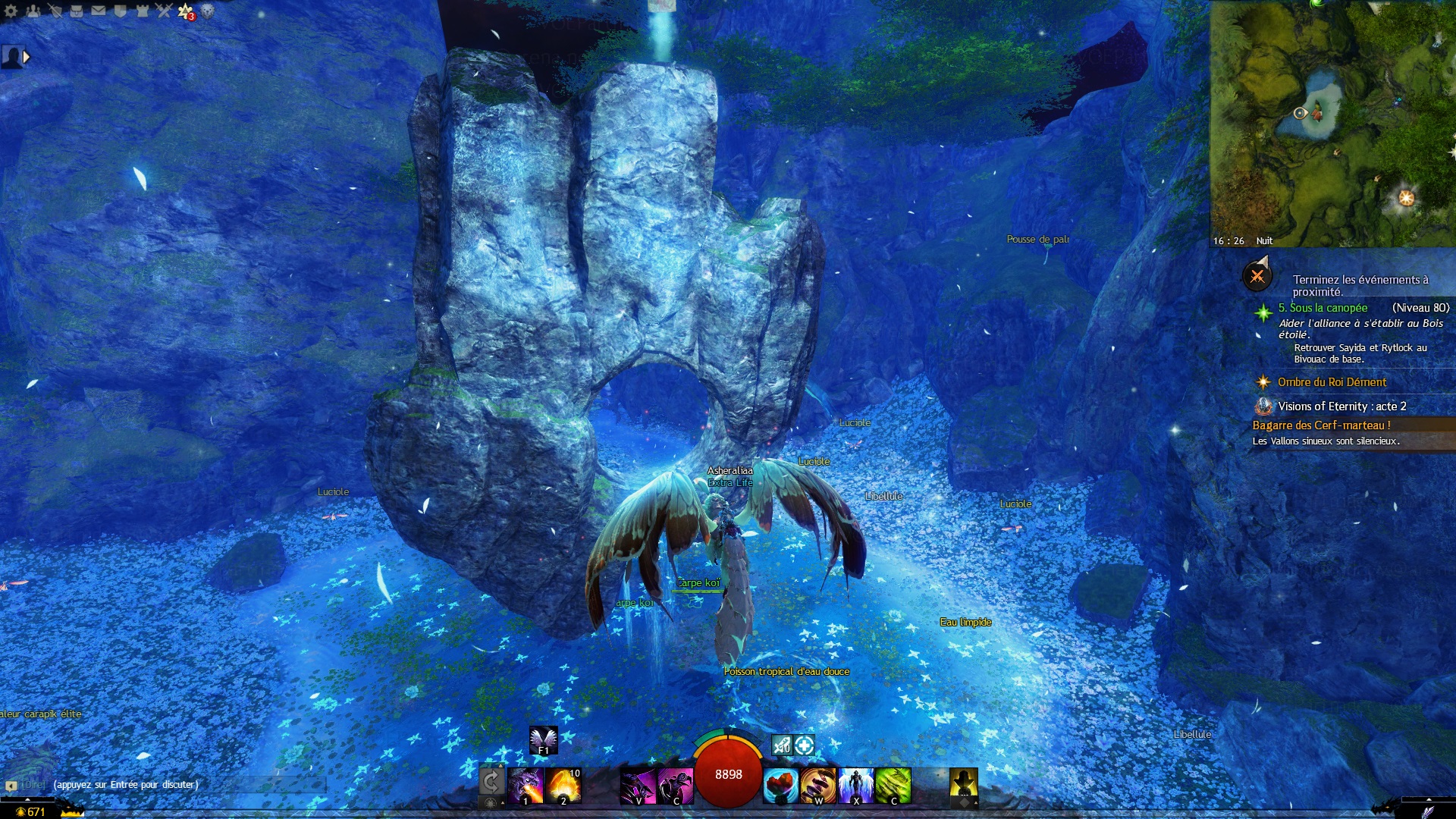Use the green slash elite skill
The image size is (1456, 819).
coord(893,786)
